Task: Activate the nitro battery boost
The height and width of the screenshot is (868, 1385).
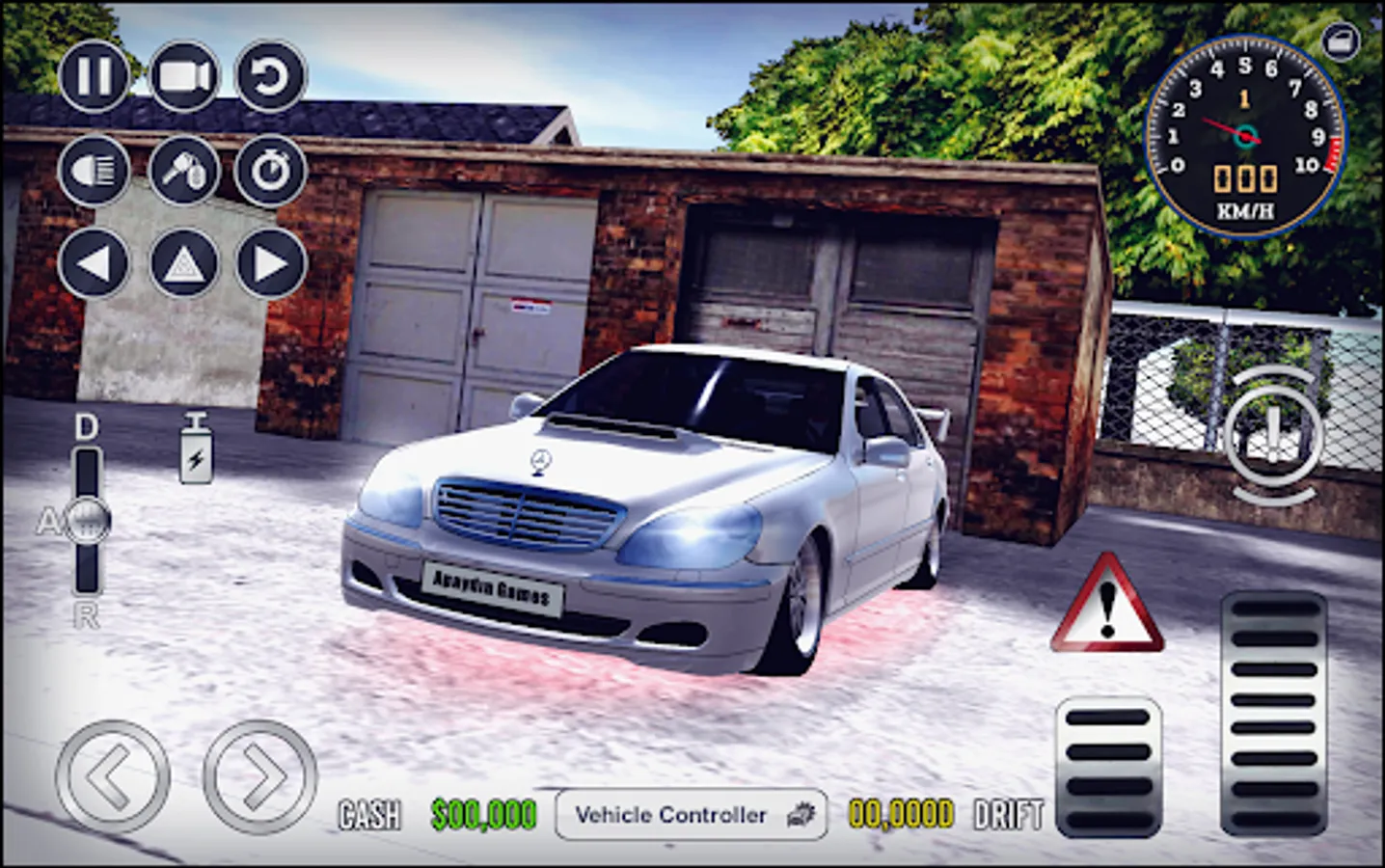Action: 196,448
